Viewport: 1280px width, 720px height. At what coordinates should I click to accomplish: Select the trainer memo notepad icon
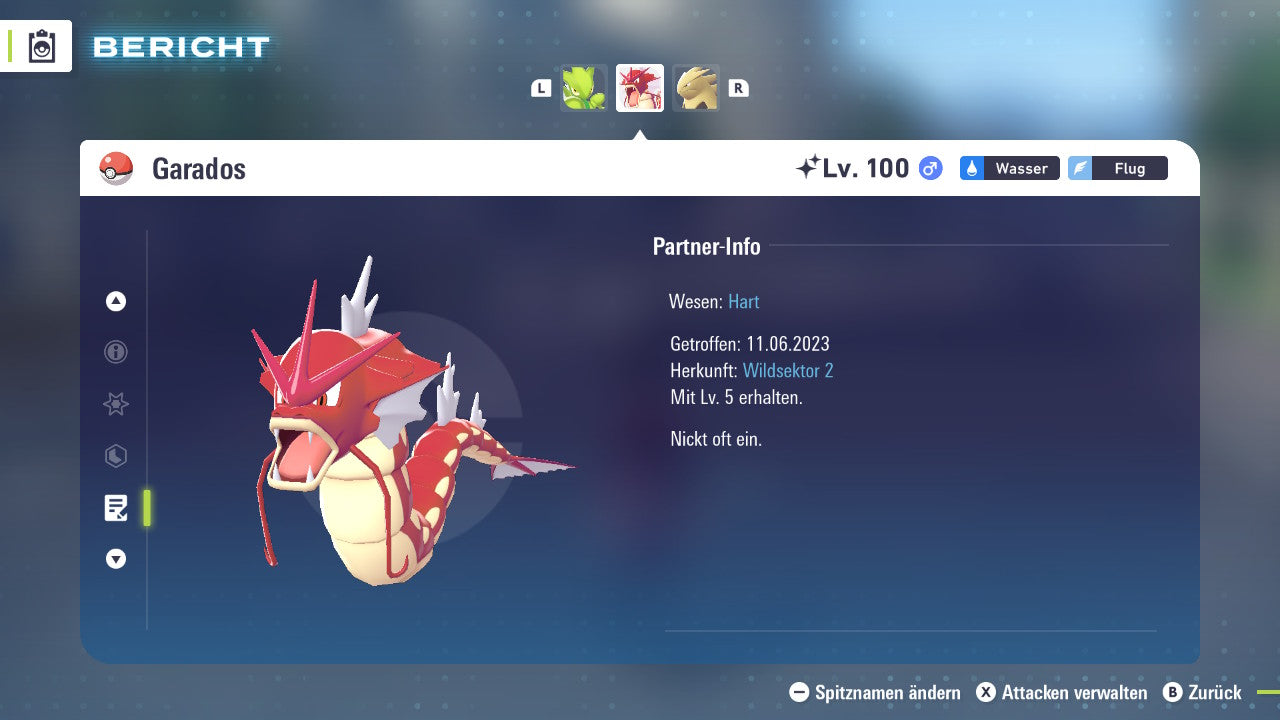116,508
